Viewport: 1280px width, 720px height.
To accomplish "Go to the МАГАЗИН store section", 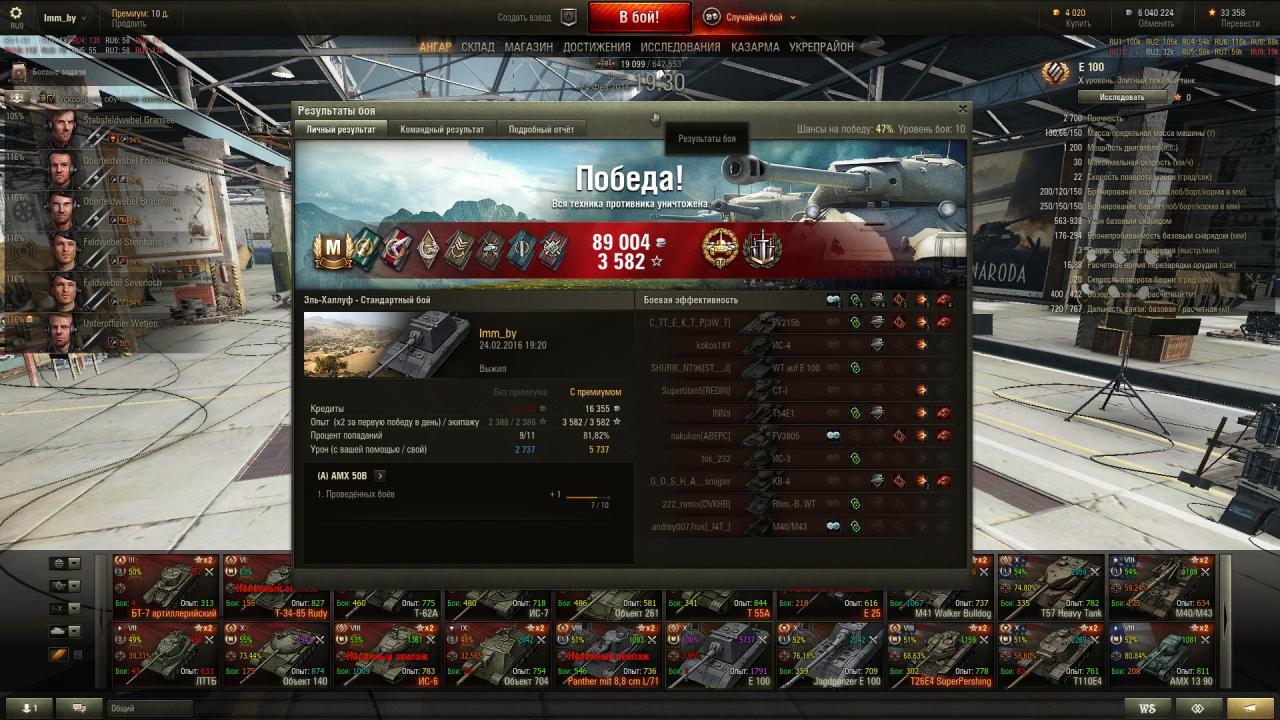I will pos(529,47).
